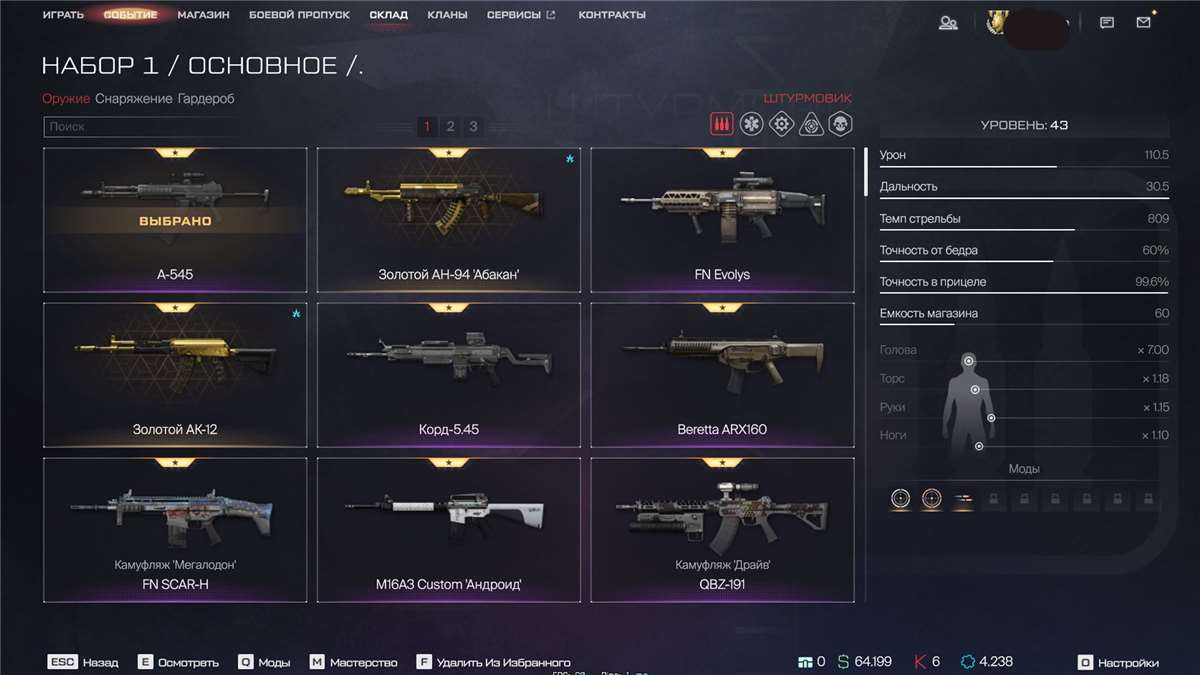The height and width of the screenshot is (675, 1200).
Task: Open the Магазин store tab
Action: point(203,15)
